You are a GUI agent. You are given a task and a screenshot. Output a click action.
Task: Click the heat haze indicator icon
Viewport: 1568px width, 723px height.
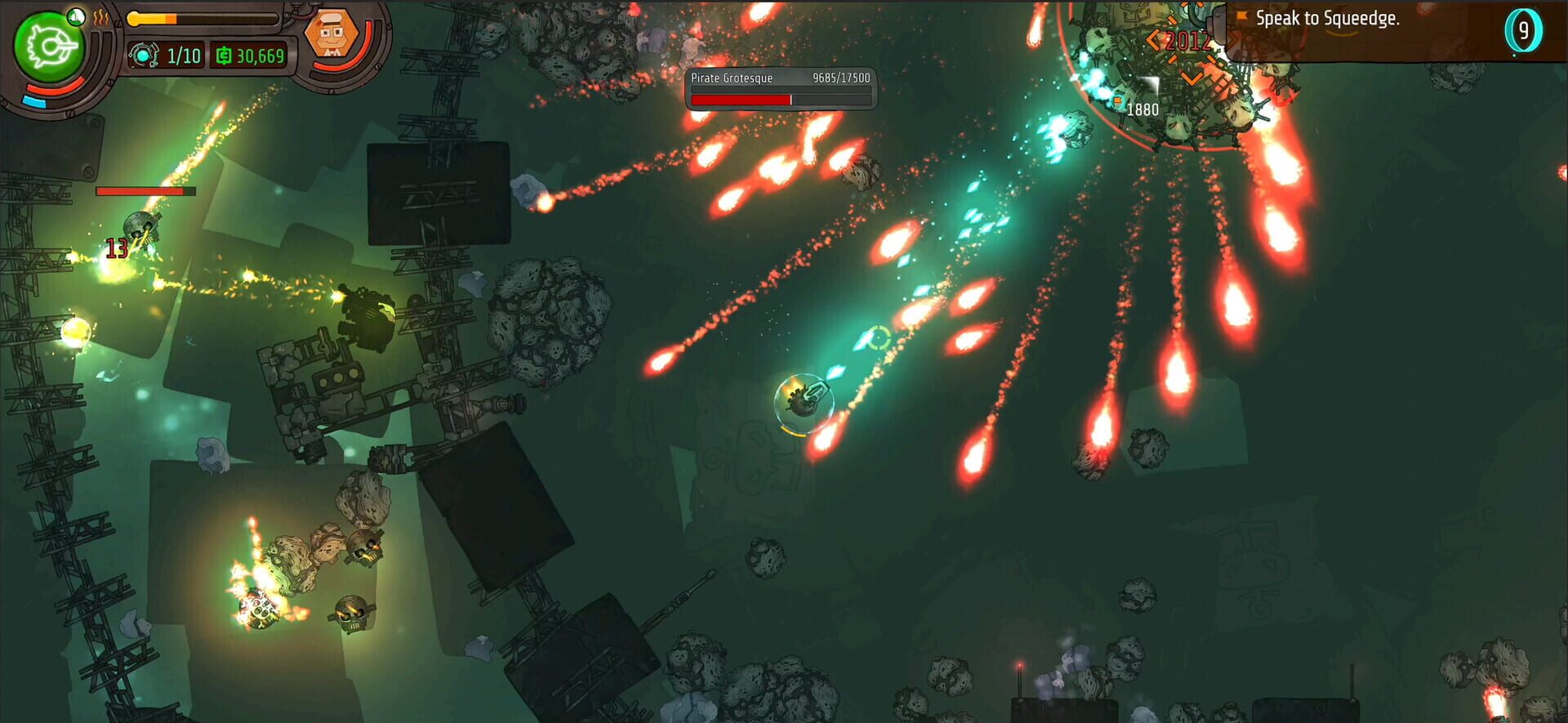tap(100, 19)
